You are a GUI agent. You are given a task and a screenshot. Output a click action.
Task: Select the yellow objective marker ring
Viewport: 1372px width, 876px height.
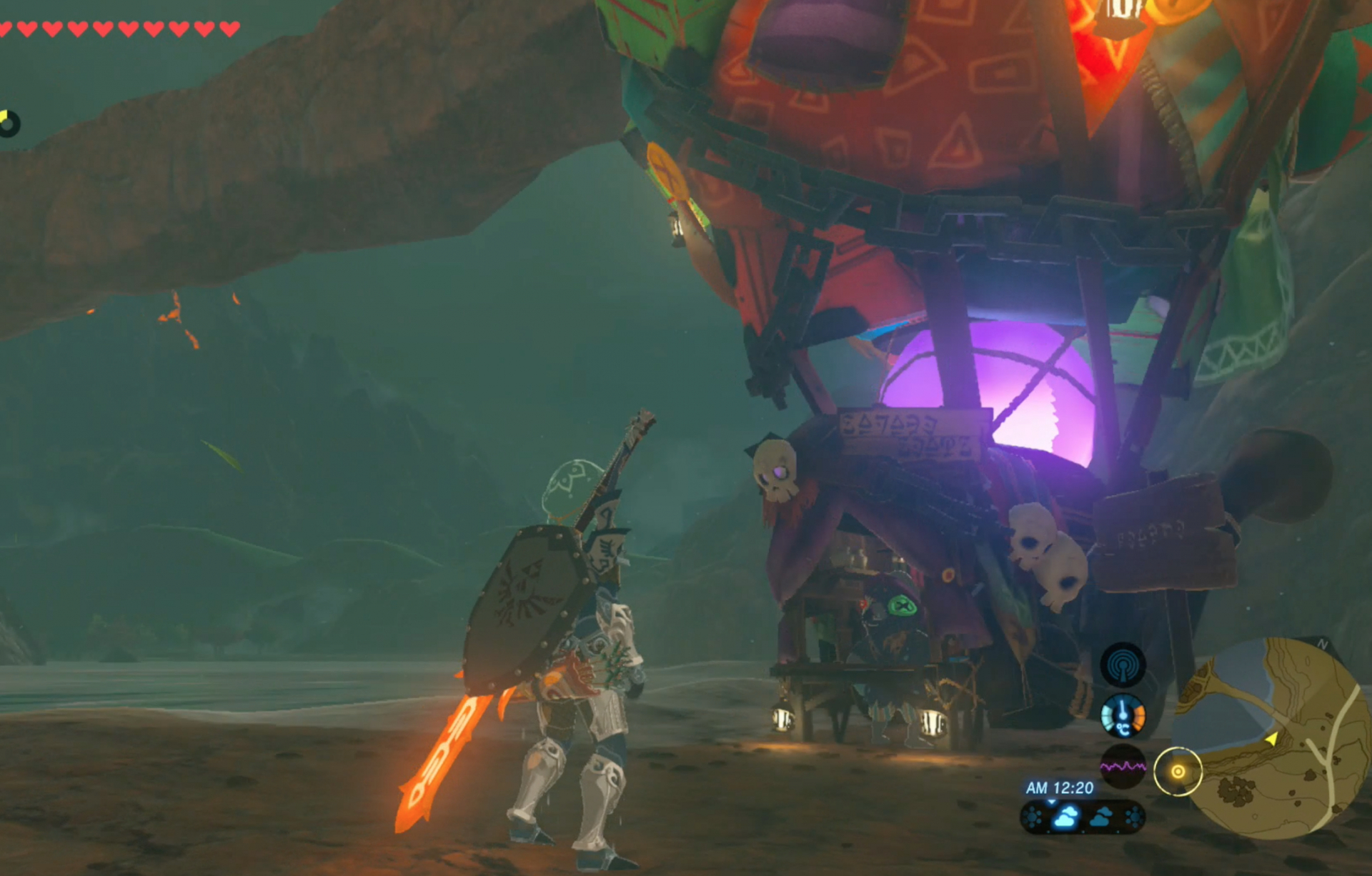click(1178, 772)
